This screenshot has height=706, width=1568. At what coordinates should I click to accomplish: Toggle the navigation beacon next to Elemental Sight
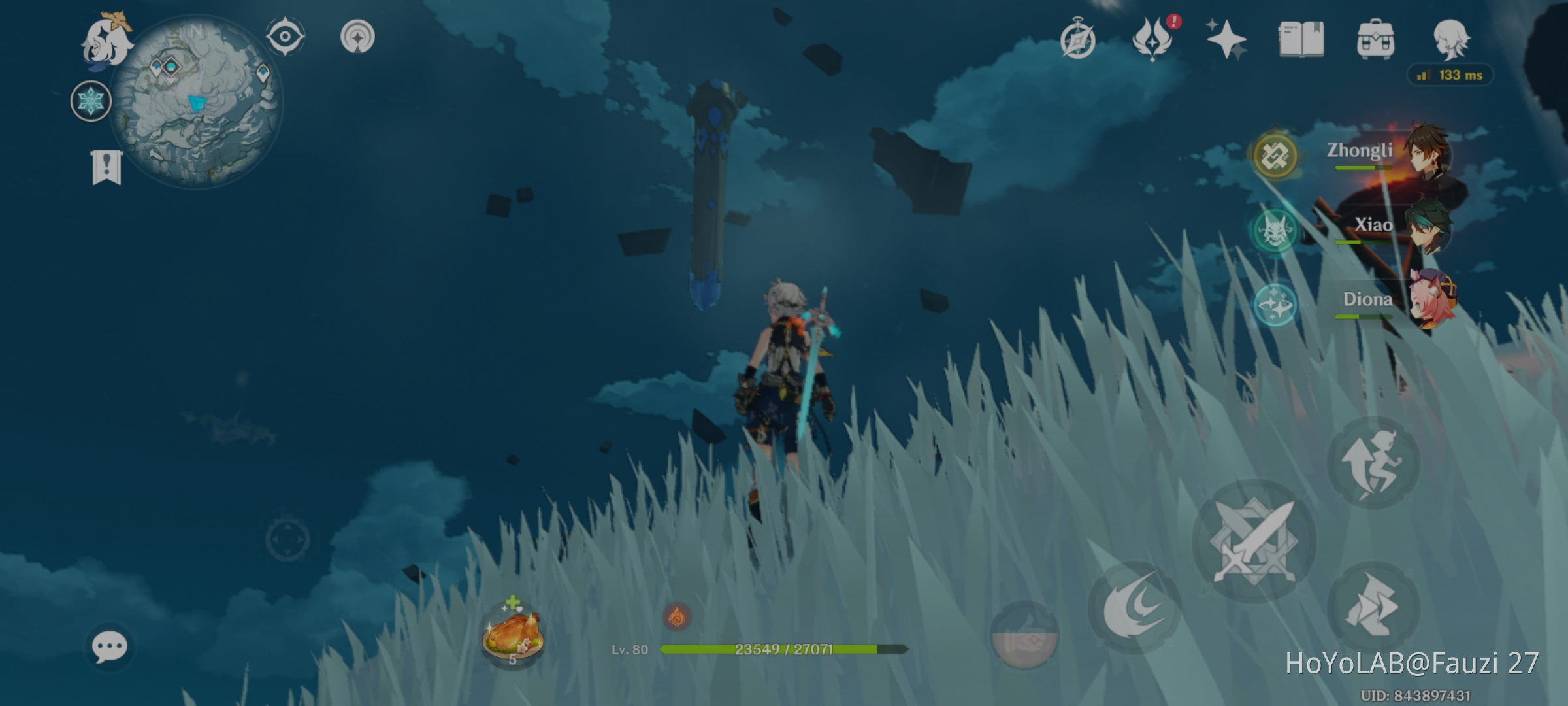[356, 37]
